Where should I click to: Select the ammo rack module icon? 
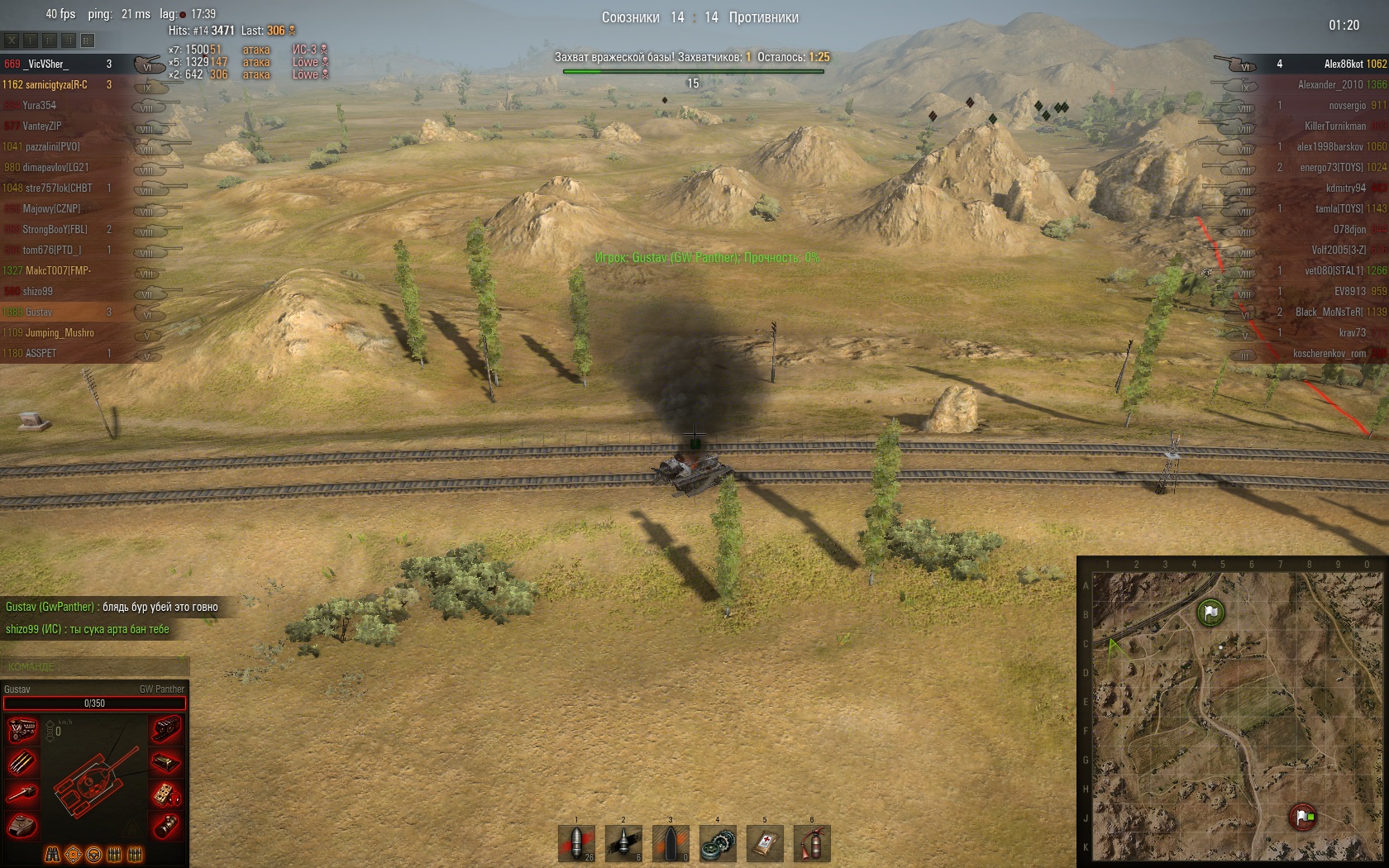[22, 761]
